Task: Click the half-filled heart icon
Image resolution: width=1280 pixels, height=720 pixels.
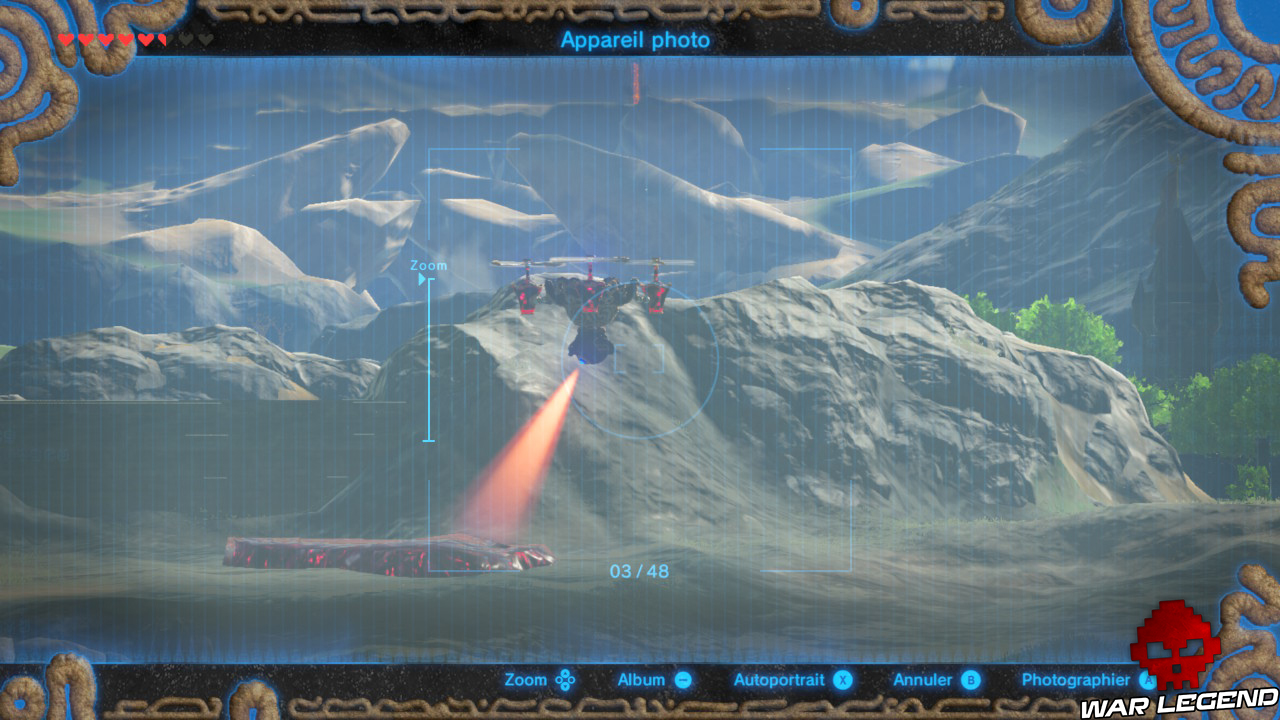Action: coord(162,38)
